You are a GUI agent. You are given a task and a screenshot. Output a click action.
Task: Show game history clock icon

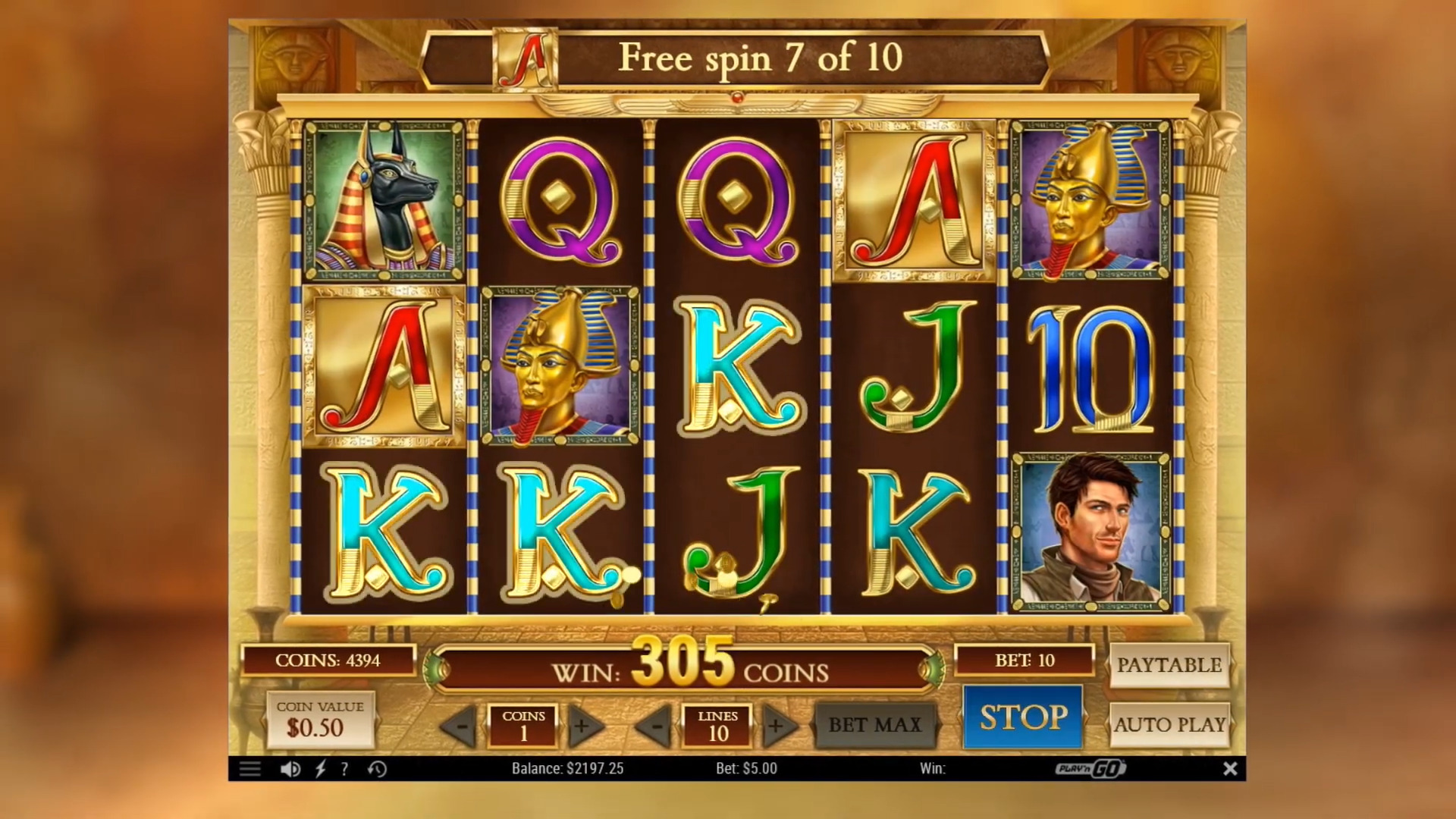pos(377,769)
